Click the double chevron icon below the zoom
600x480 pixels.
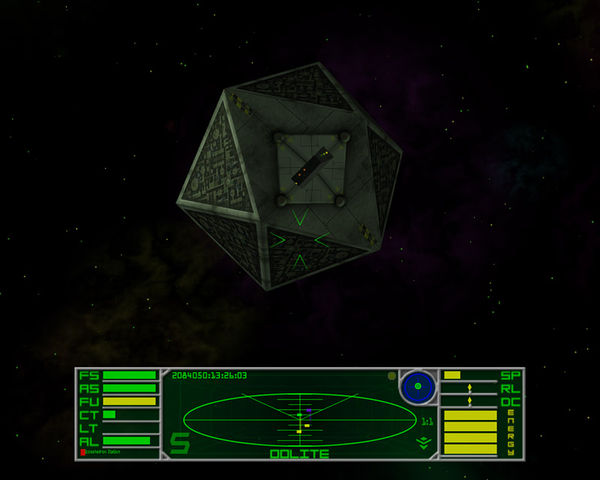pos(424,441)
